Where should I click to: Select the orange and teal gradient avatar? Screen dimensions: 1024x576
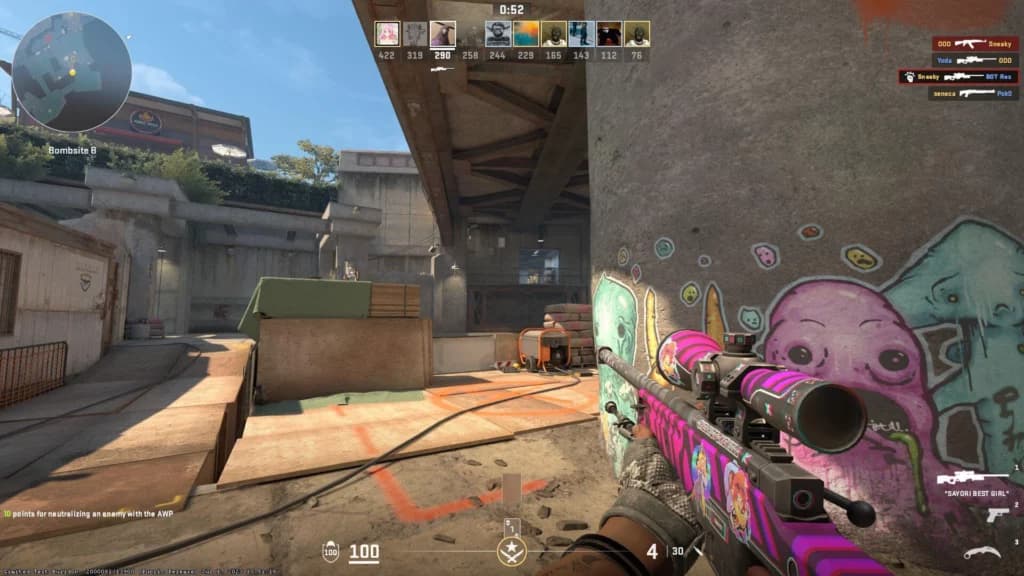click(526, 34)
